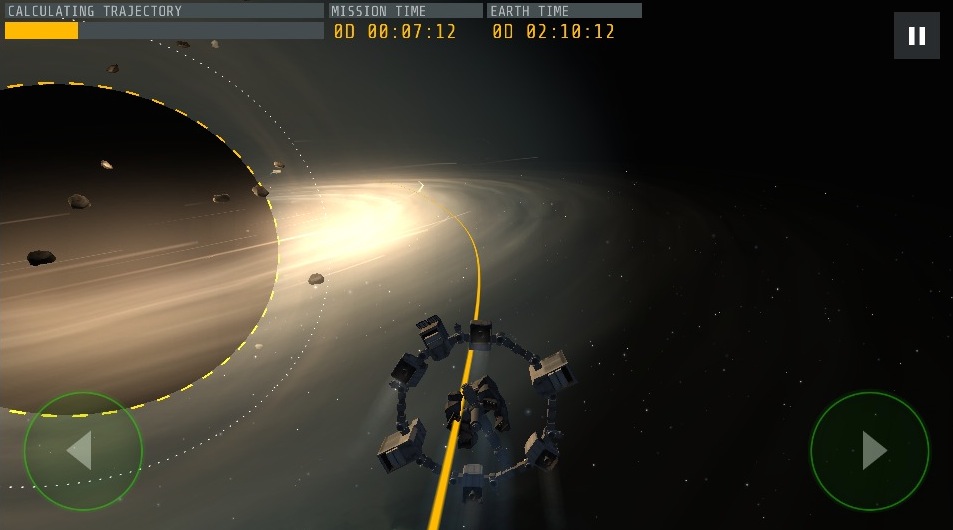Steer left with the left arrow control
Image resolution: width=953 pixels, height=530 pixels.
point(83,451)
